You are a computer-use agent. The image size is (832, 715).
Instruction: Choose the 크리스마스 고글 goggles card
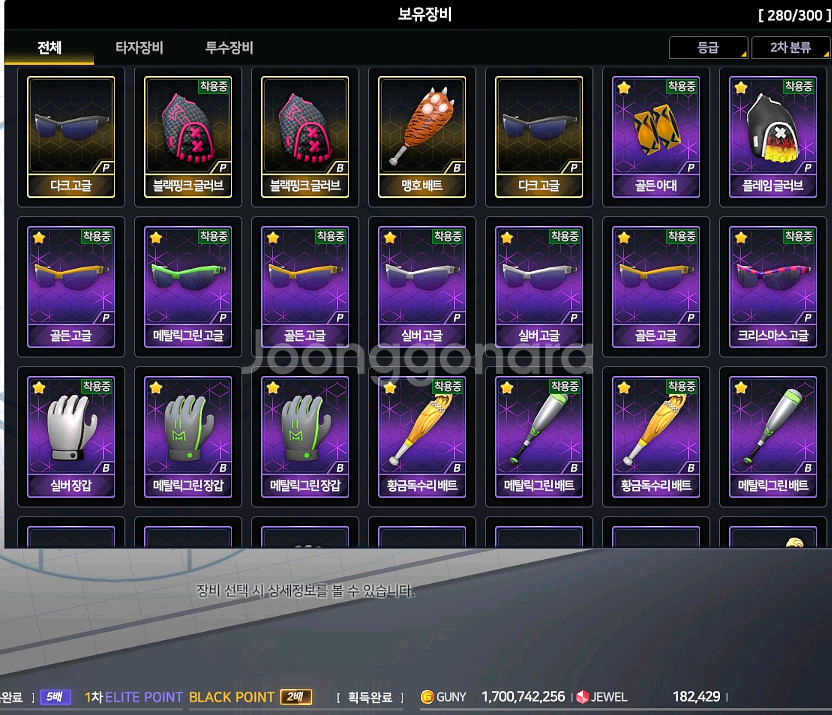[x=773, y=286]
